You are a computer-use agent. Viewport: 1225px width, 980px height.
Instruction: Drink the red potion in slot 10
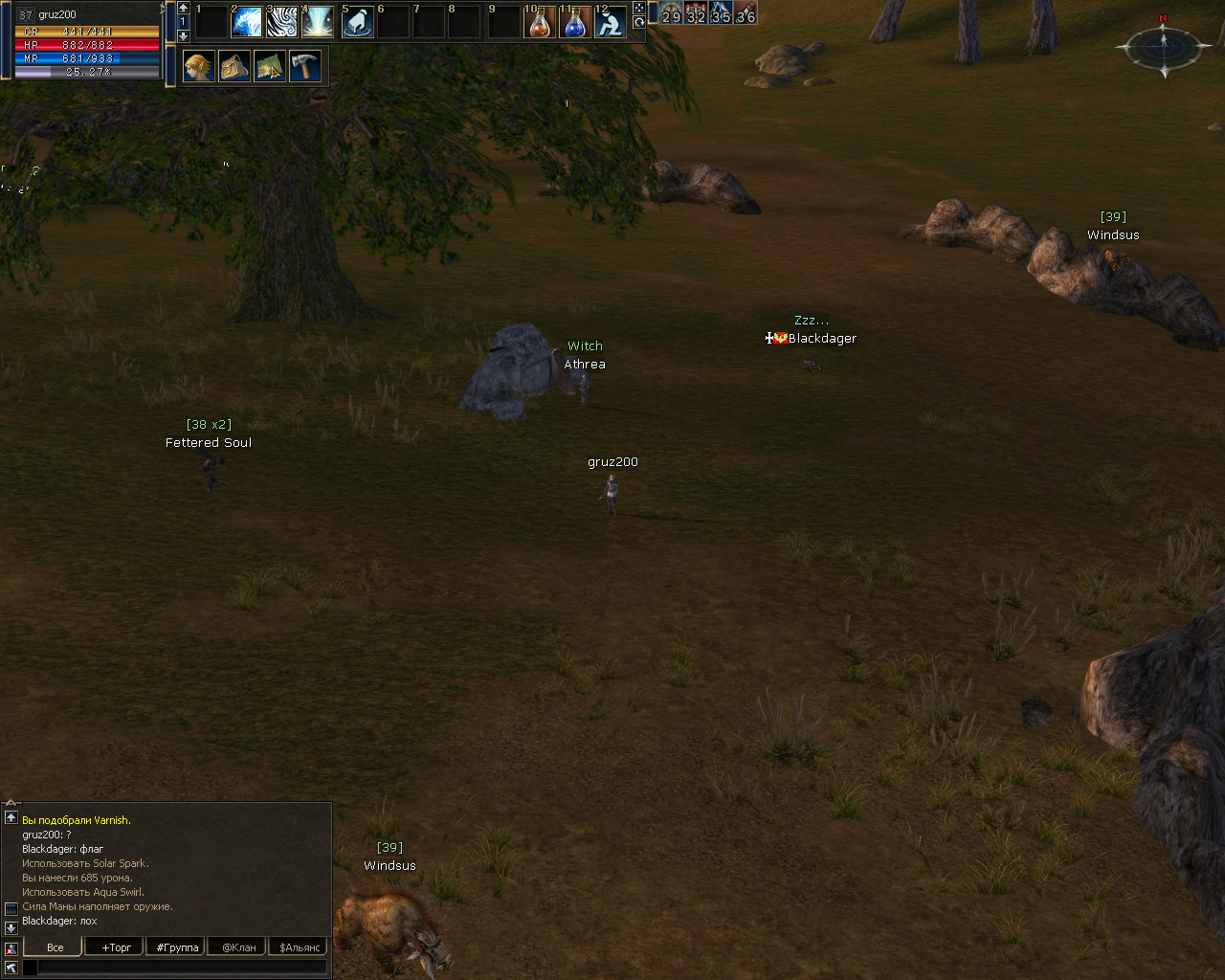(540, 22)
